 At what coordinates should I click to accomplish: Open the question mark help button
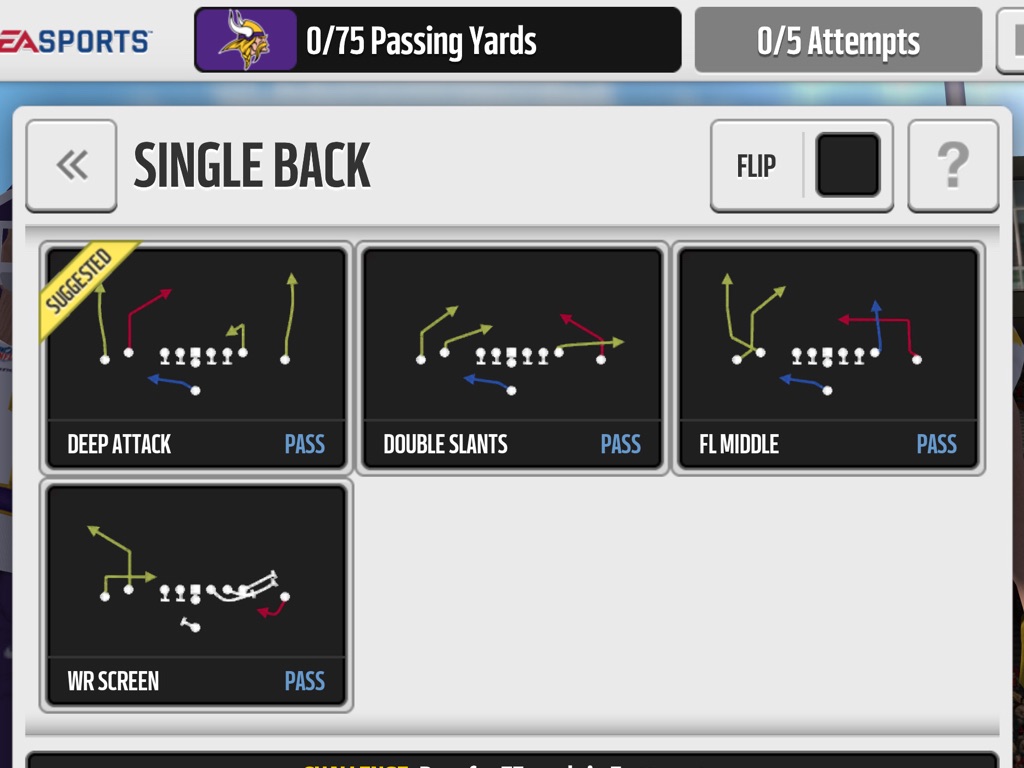[953, 166]
